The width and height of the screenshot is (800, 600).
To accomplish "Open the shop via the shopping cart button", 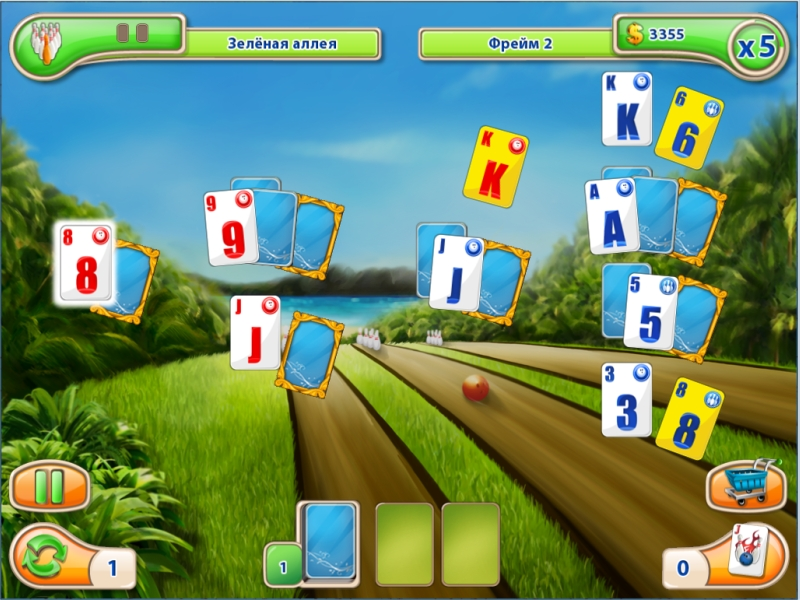I will (745, 484).
